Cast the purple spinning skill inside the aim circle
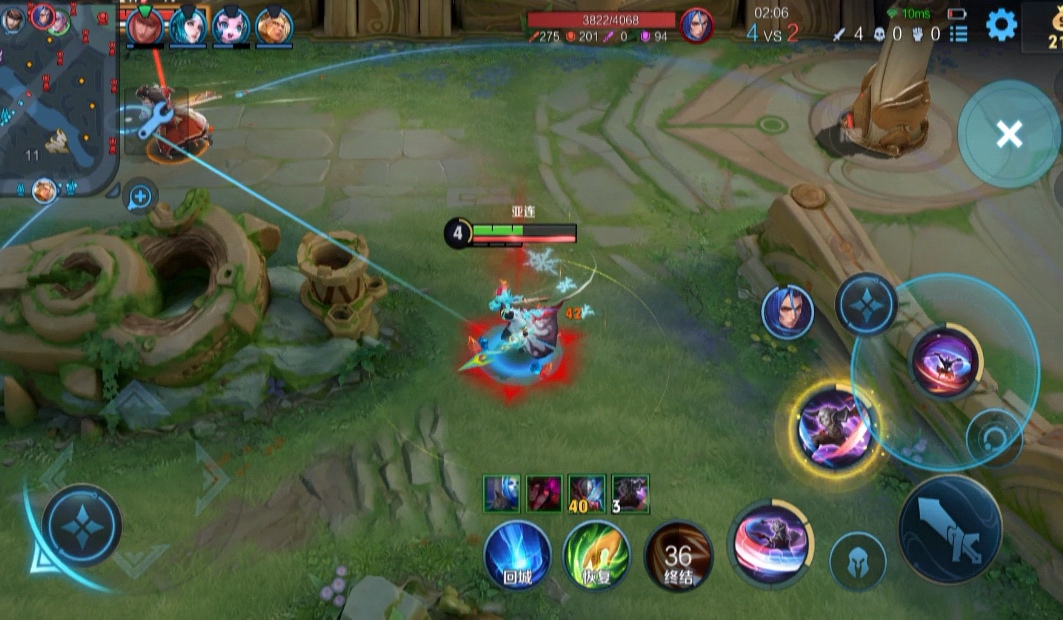This screenshot has height=620, width=1063. (945, 360)
